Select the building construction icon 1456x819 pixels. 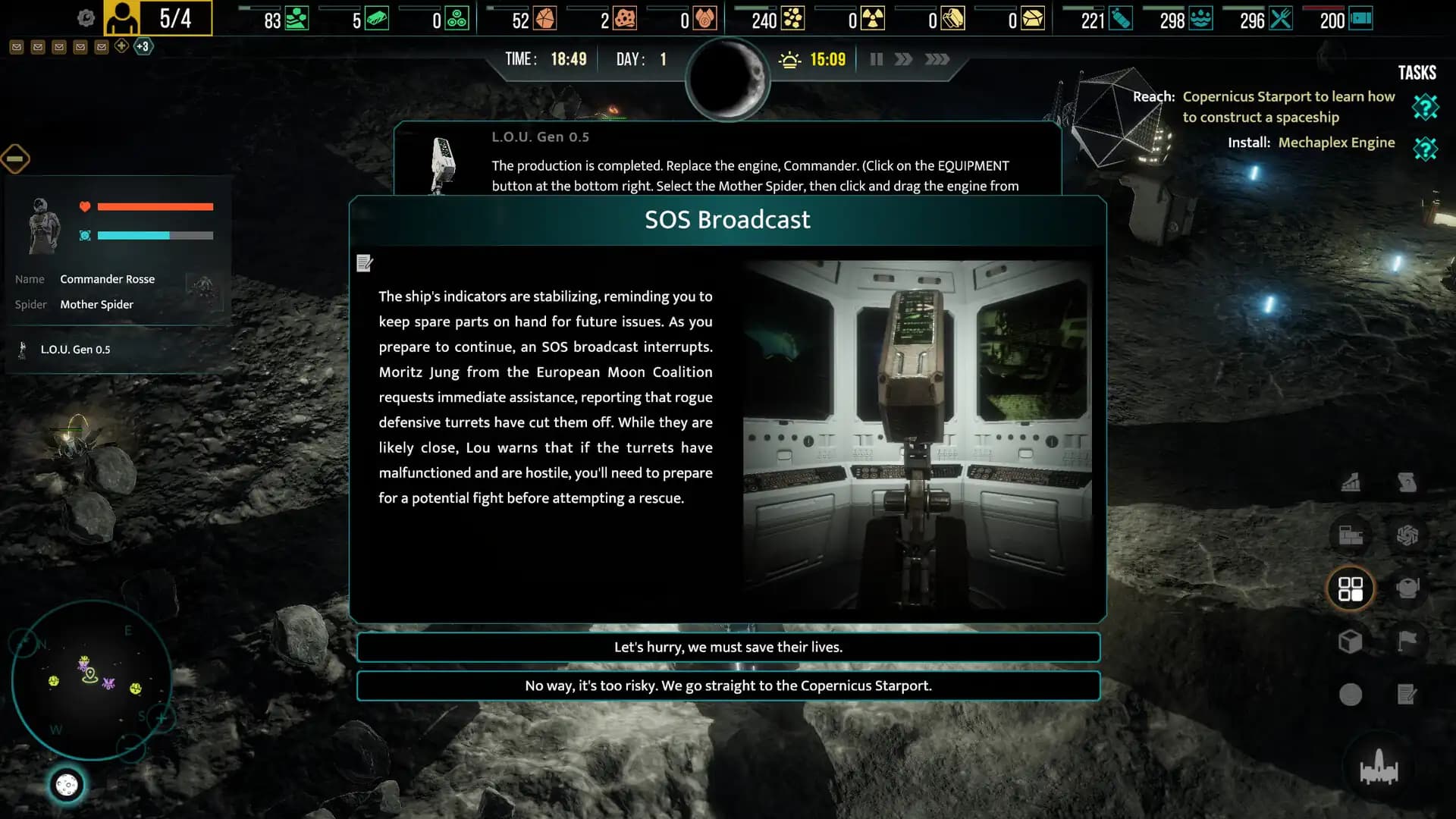(1351, 535)
